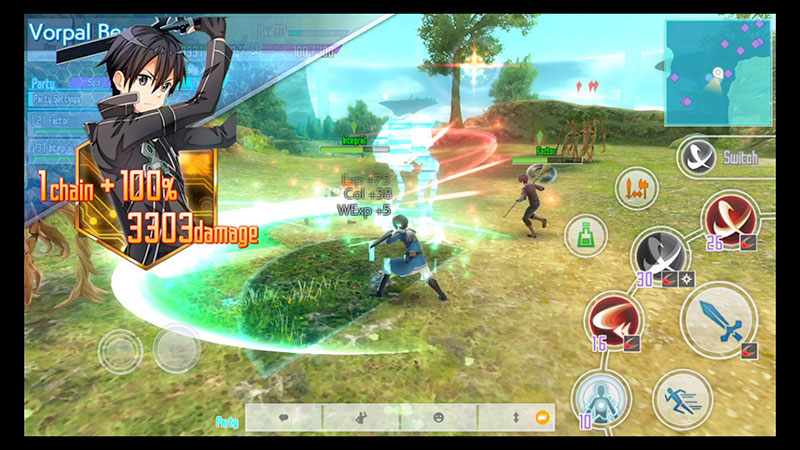Activate the dash sprint button

coord(682,399)
